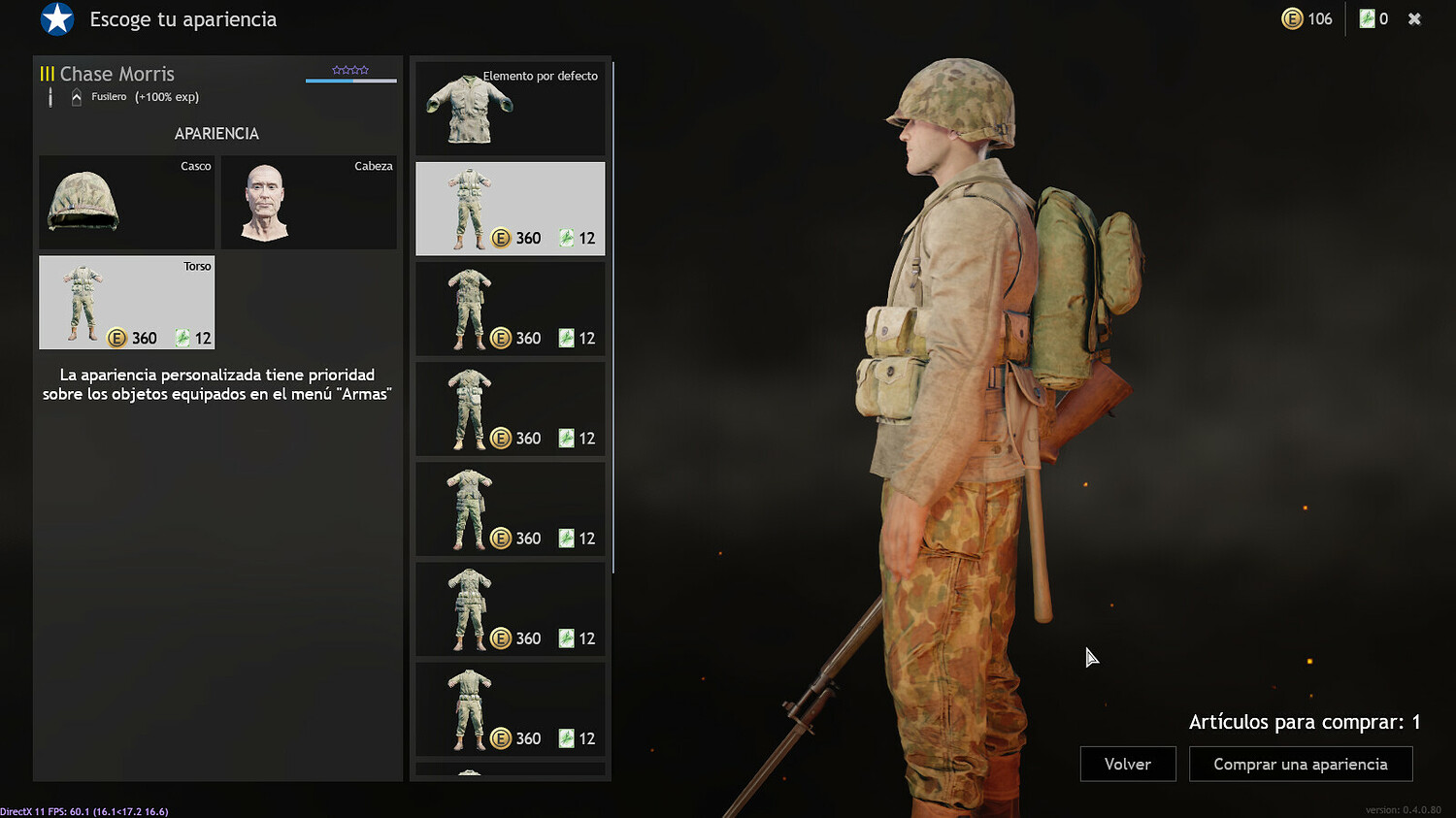Click the soldier experience progress bar
This screenshot has height=818, width=1456.
(x=350, y=81)
